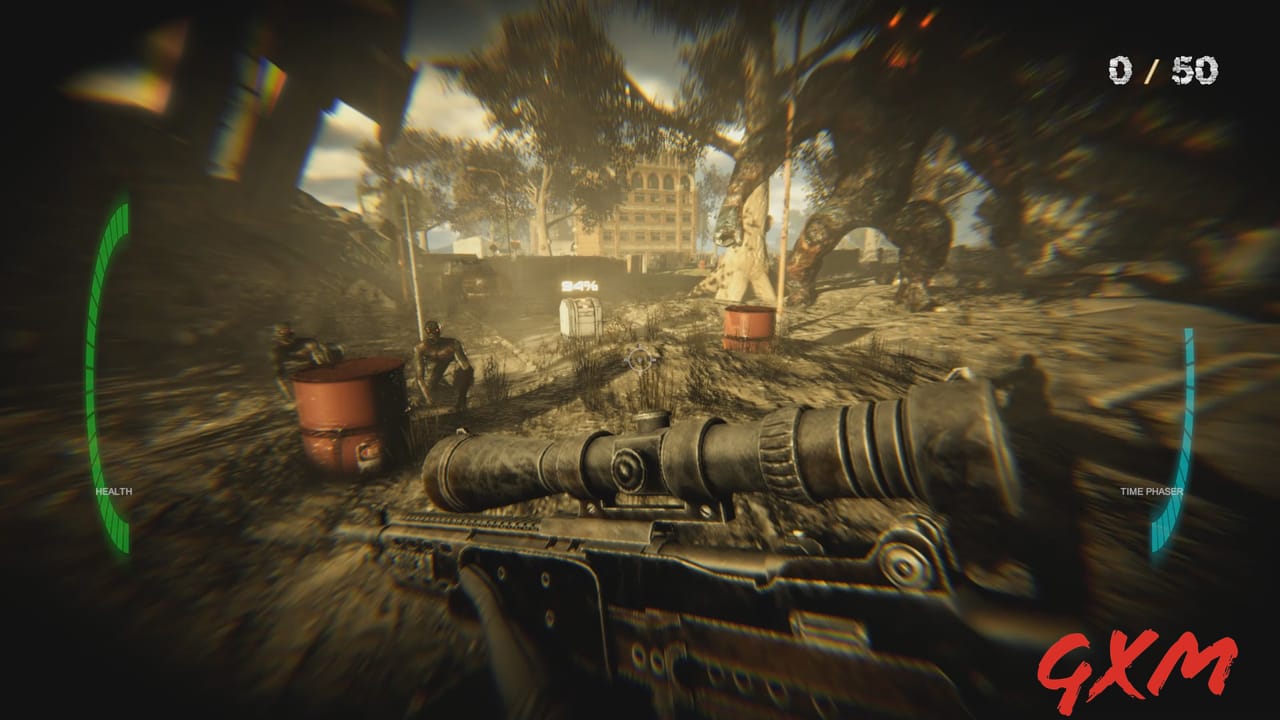Click the crosshair at screen center

click(638, 360)
